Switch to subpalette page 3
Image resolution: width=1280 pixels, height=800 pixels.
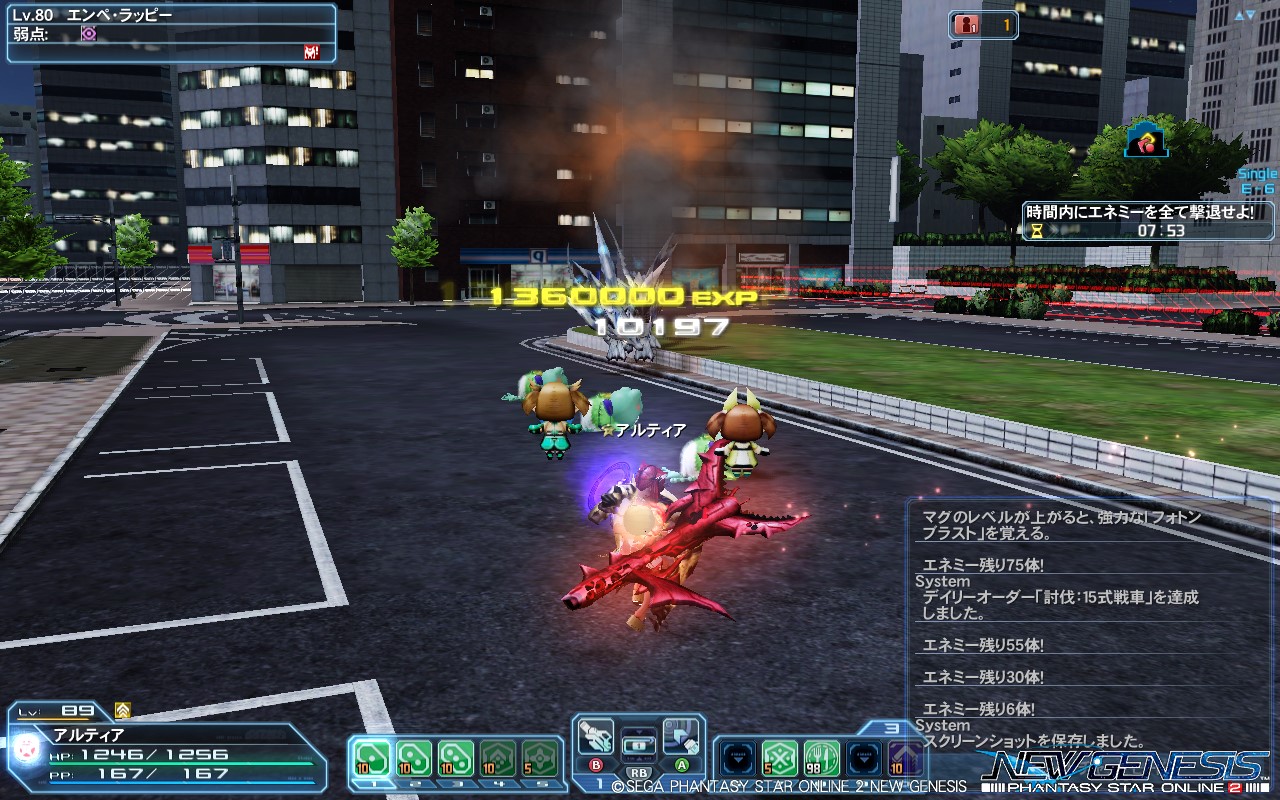[x=890, y=728]
